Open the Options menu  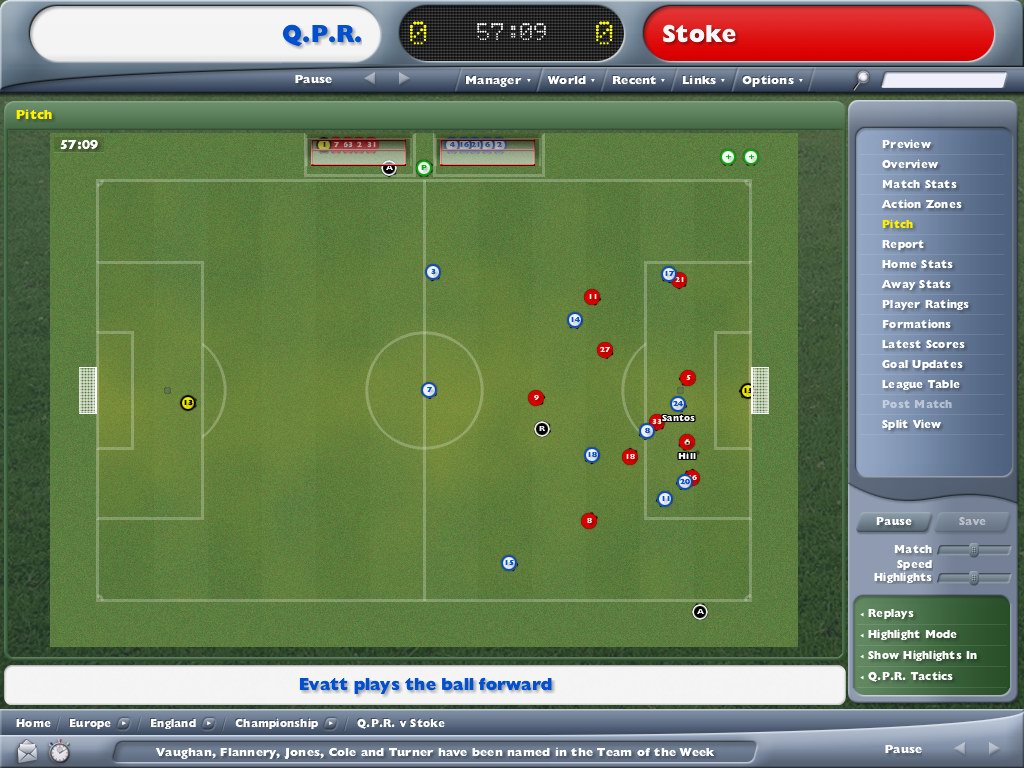click(772, 80)
